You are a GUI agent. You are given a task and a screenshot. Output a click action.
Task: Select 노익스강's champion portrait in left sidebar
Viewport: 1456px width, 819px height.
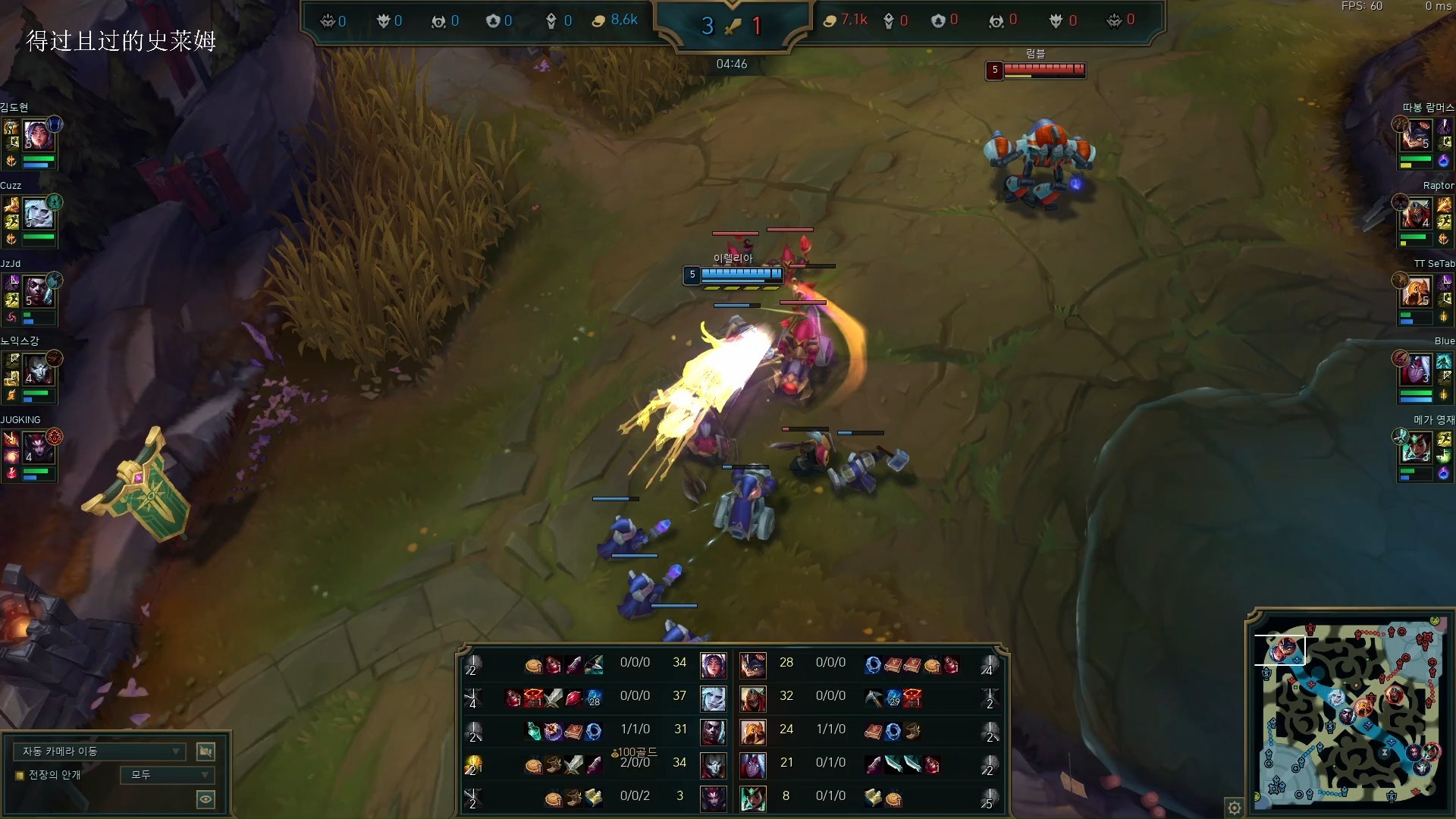click(x=39, y=370)
